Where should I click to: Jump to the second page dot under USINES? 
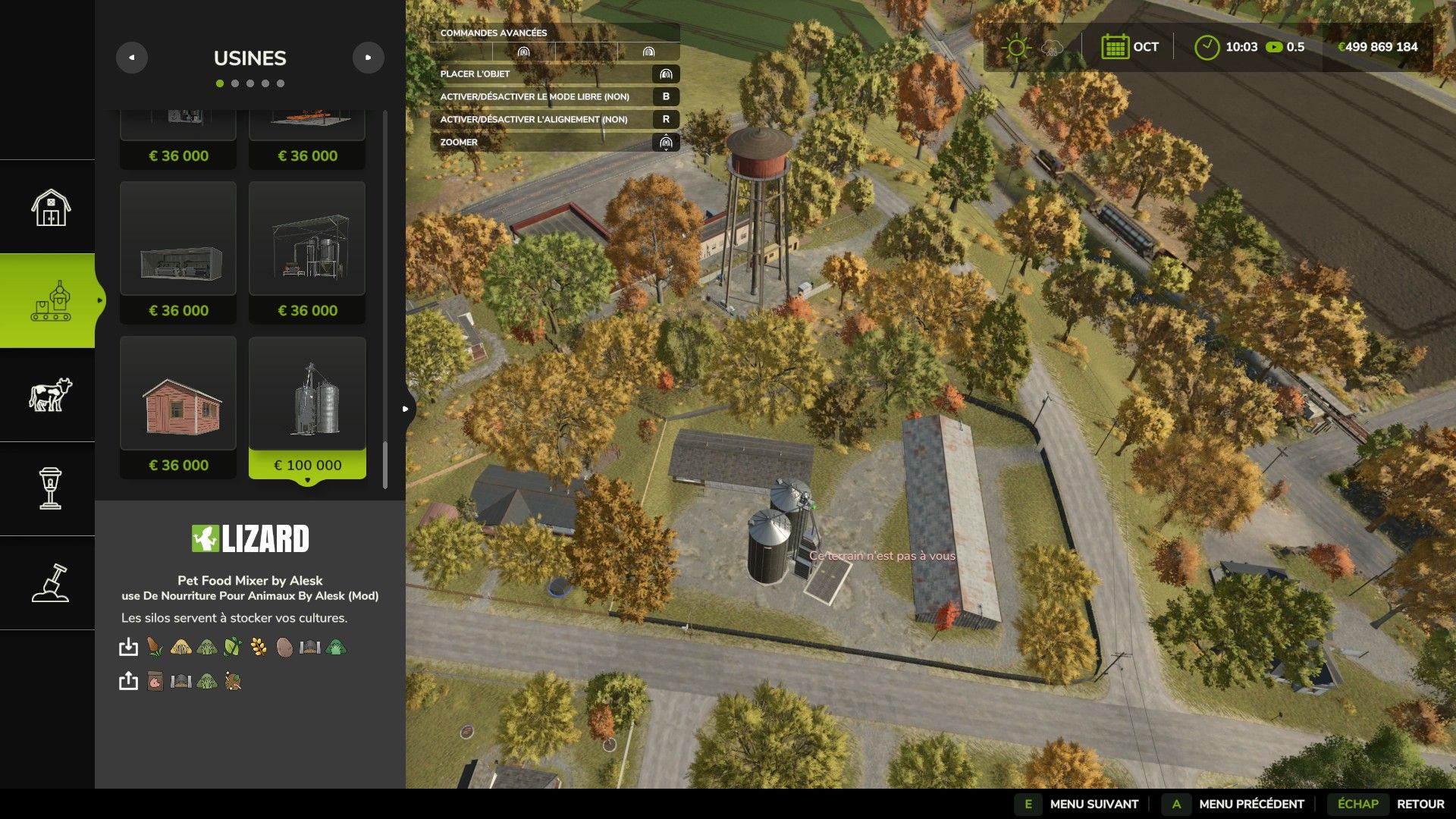[x=235, y=83]
